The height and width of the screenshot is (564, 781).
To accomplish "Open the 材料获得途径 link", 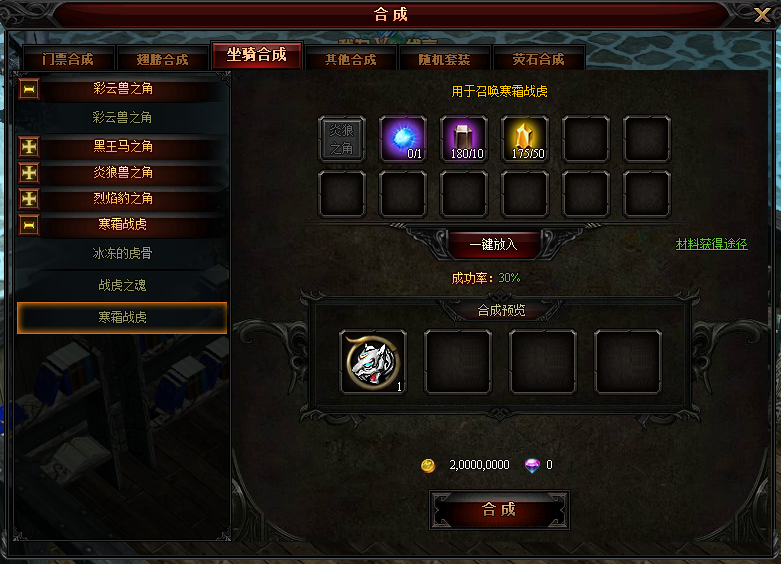I will click(x=711, y=244).
